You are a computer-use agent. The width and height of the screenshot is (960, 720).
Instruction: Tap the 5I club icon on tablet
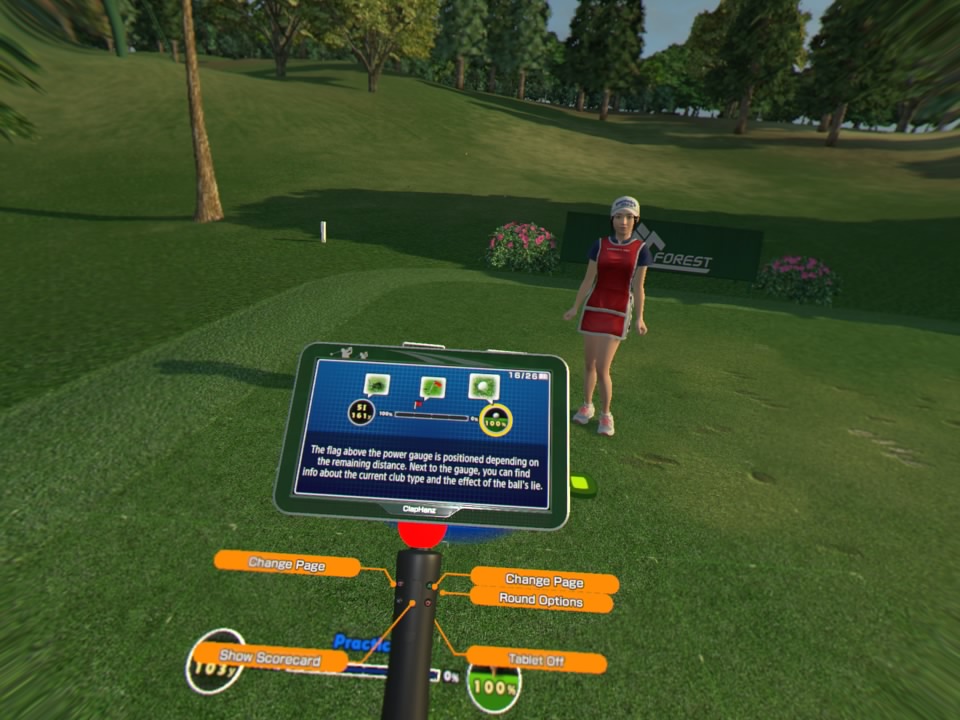click(361, 411)
